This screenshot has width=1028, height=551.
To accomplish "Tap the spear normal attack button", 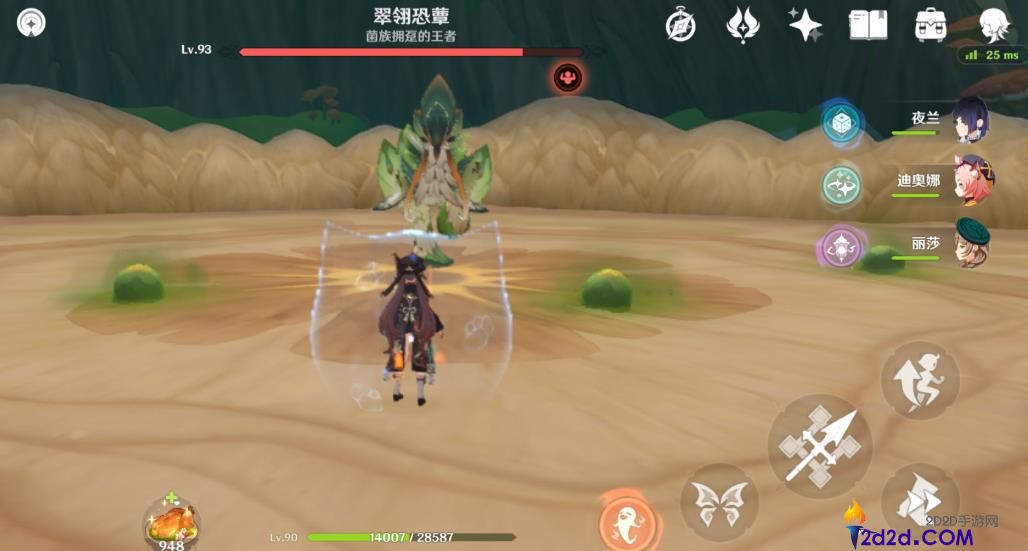I will tap(819, 446).
